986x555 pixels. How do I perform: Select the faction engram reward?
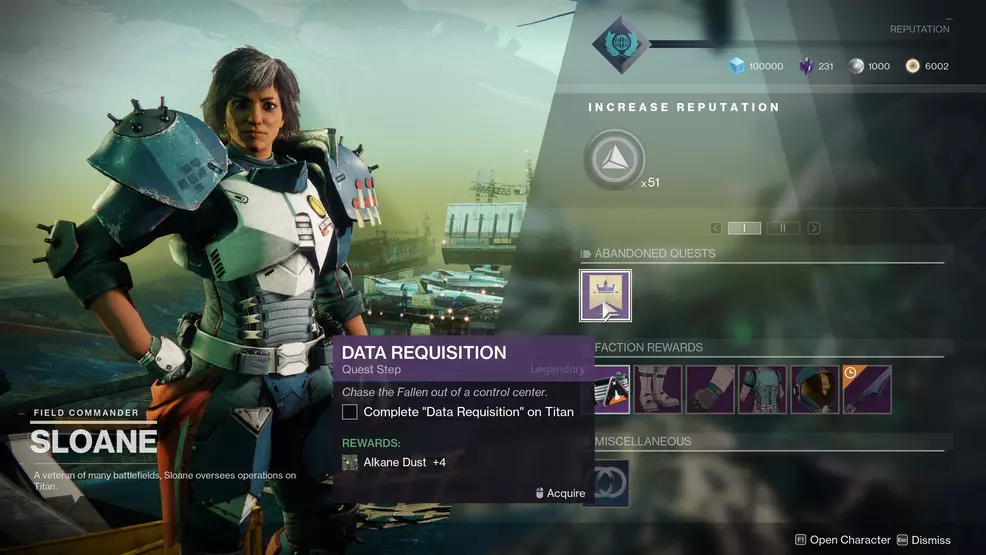pyautogui.click(x=612, y=391)
